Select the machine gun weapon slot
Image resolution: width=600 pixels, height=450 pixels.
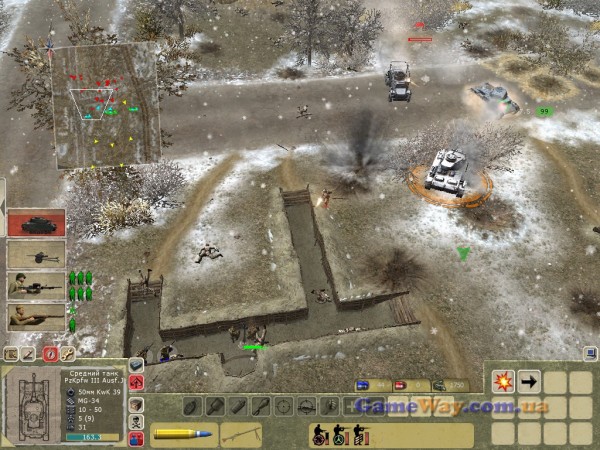pos(241,434)
